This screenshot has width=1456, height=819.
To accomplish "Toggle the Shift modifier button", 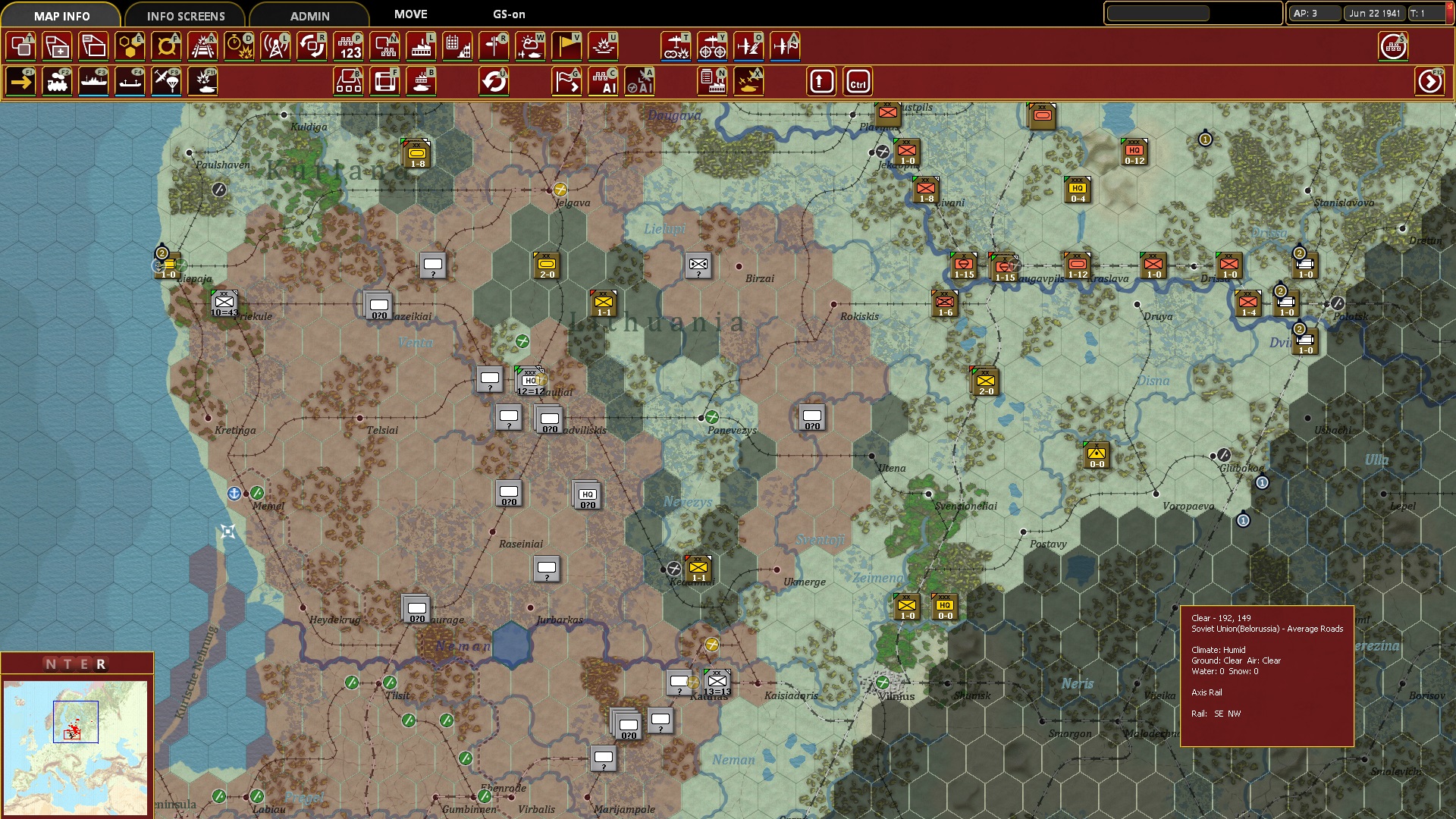I will click(821, 81).
